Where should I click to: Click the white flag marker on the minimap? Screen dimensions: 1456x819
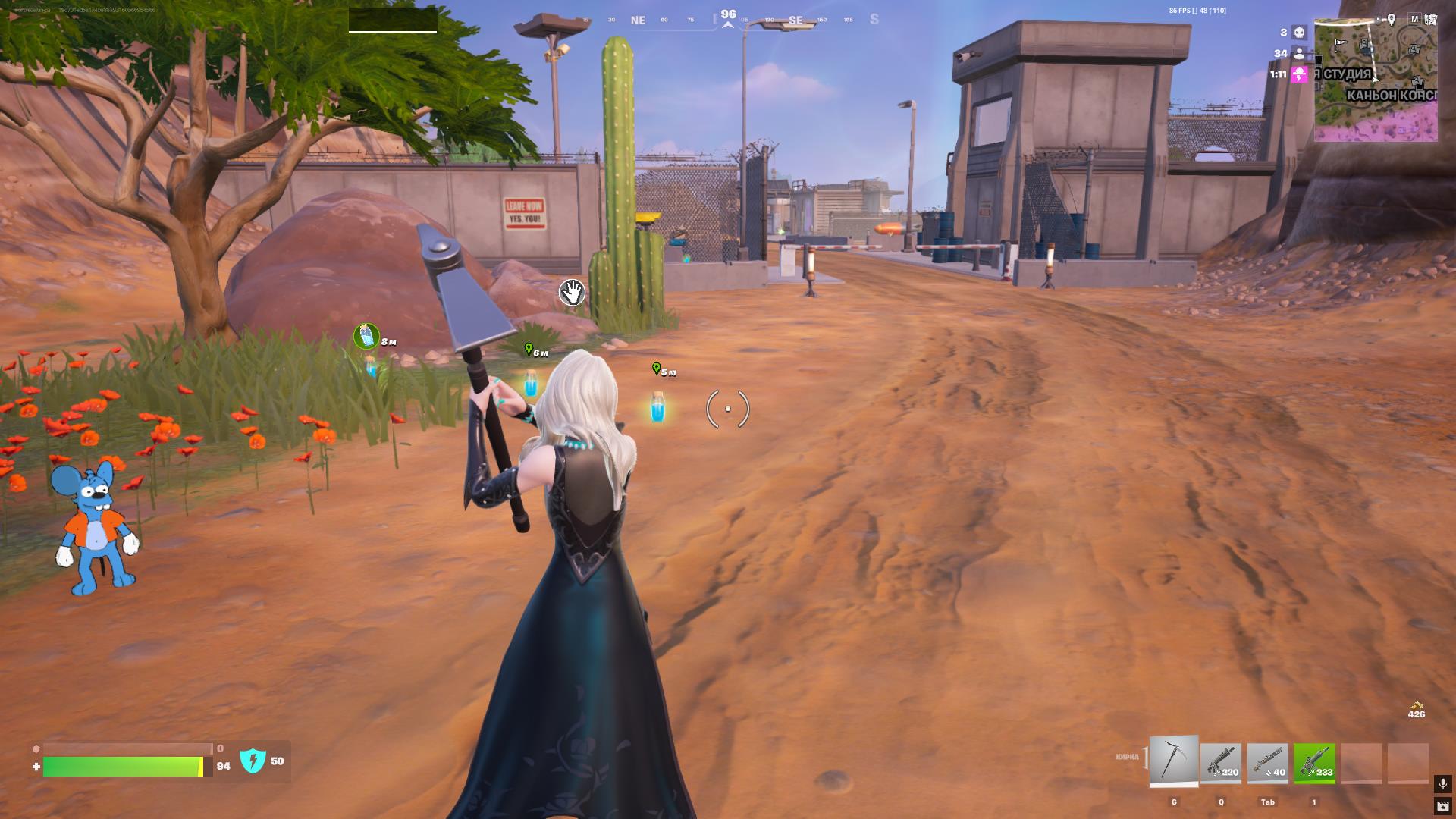(x=1340, y=43)
